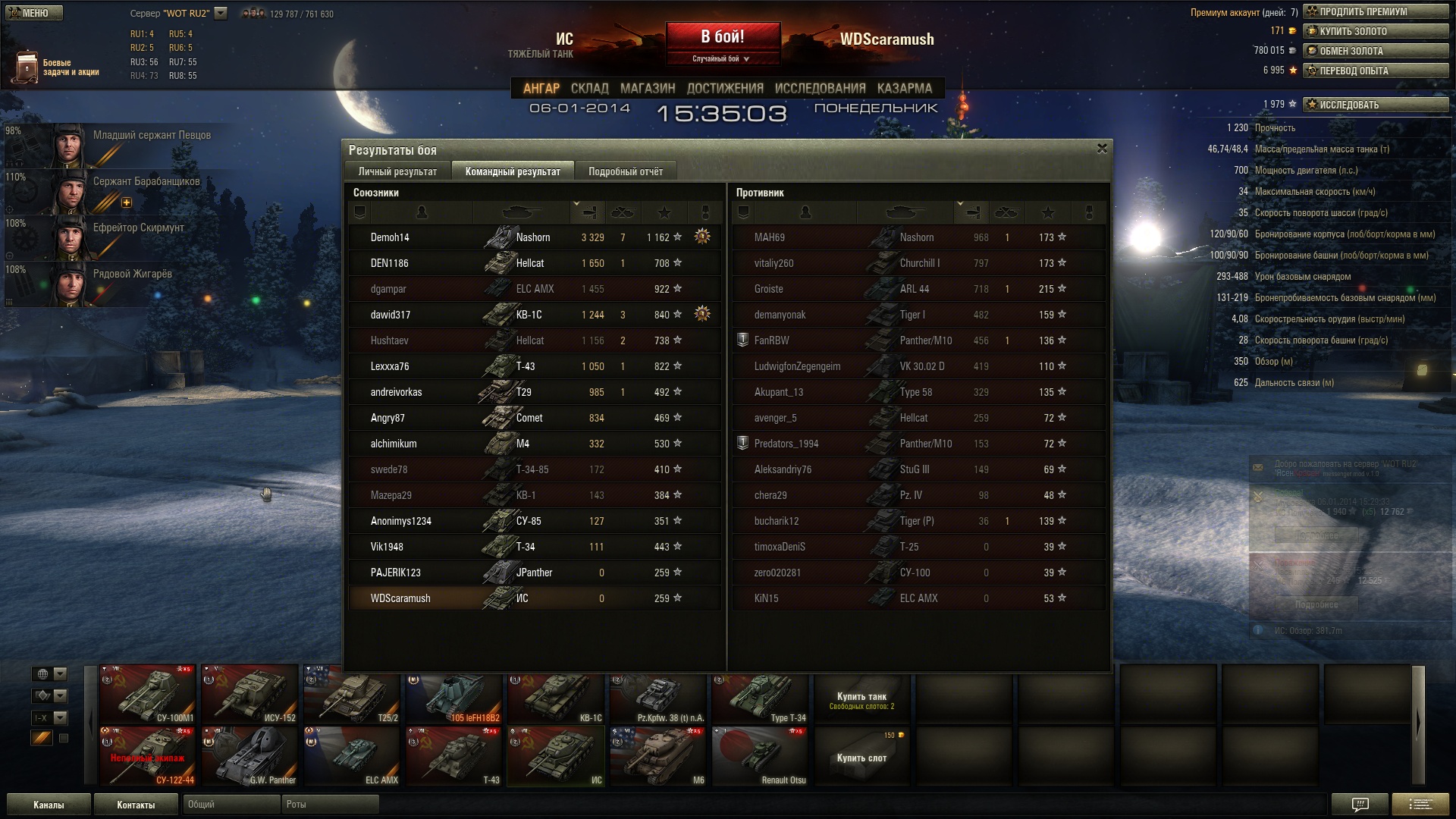Click the «ПЕРЕВОД ОПЫТА» button

[x=1375, y=71]
